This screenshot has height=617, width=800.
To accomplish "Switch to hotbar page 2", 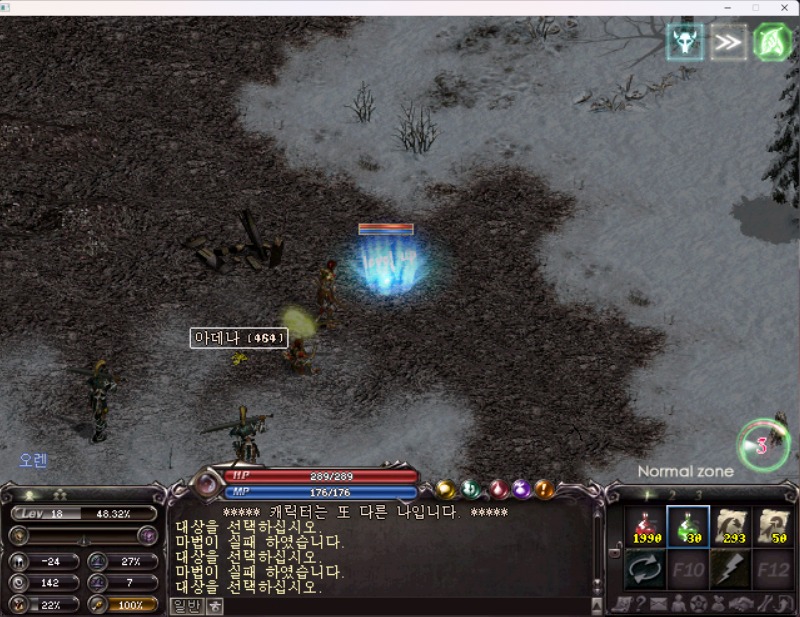I will tap(672, 494).
